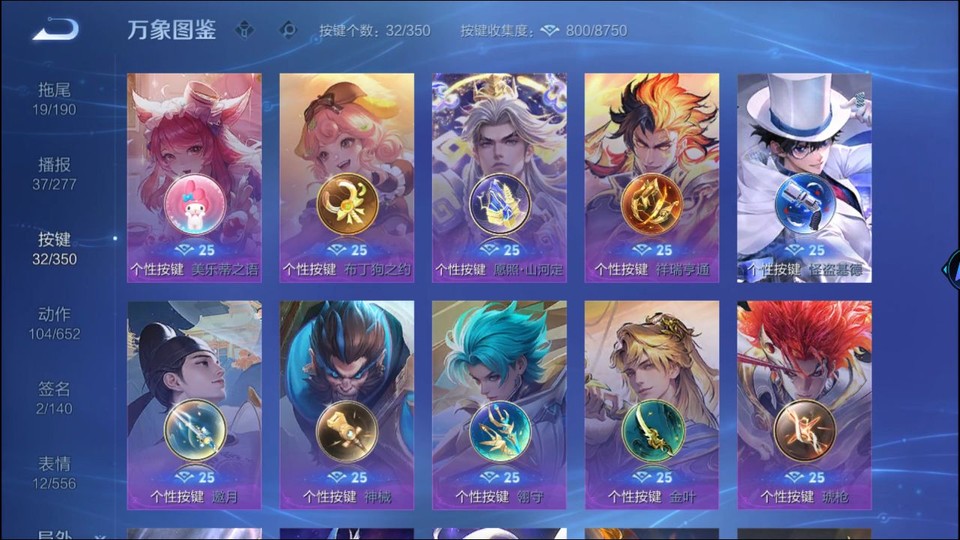960x540 pixels.
Task: Click the magnifier search icon in header
Action: point(288,30)
